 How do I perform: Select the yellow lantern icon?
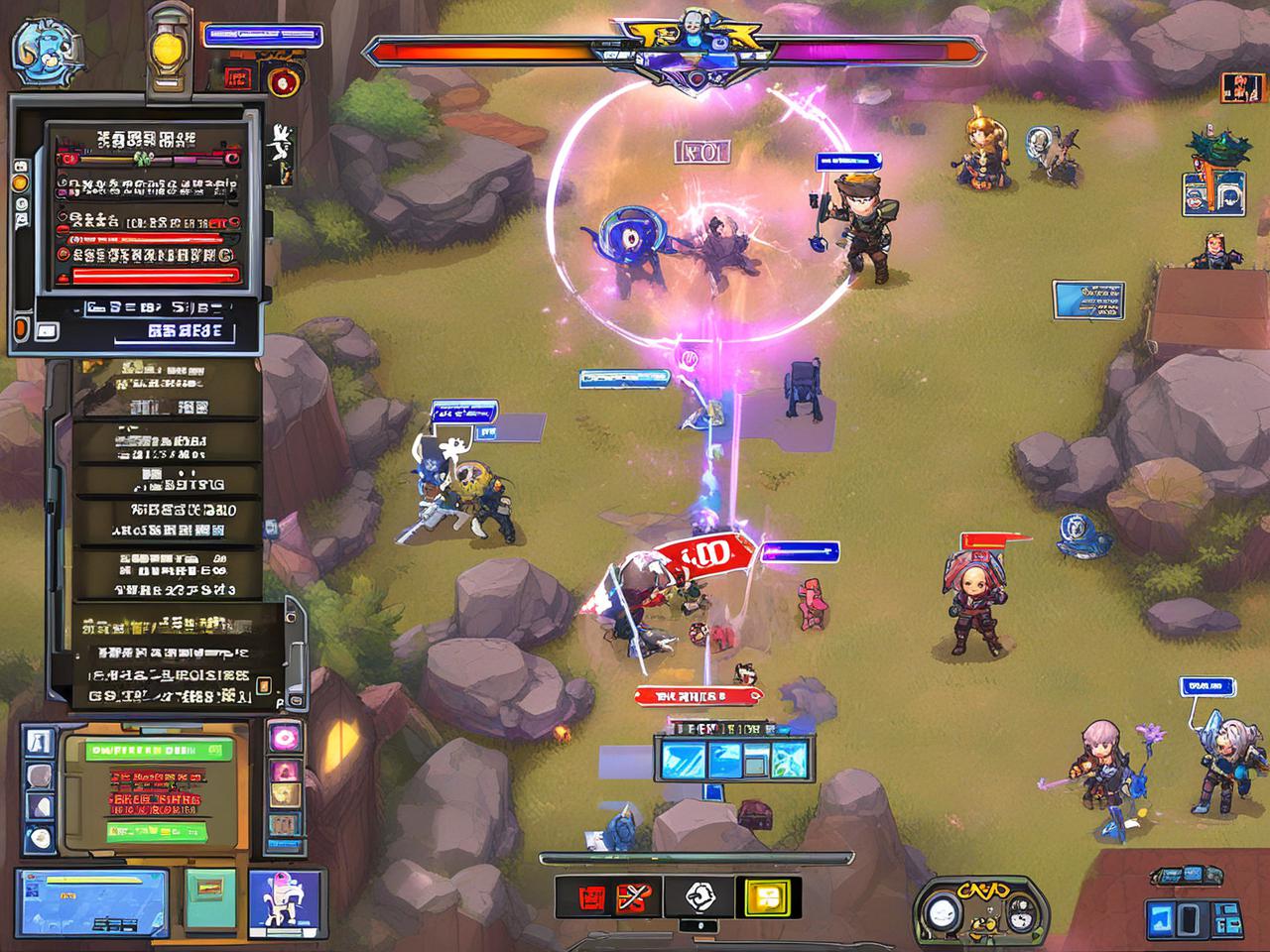[x=168, y=51]
